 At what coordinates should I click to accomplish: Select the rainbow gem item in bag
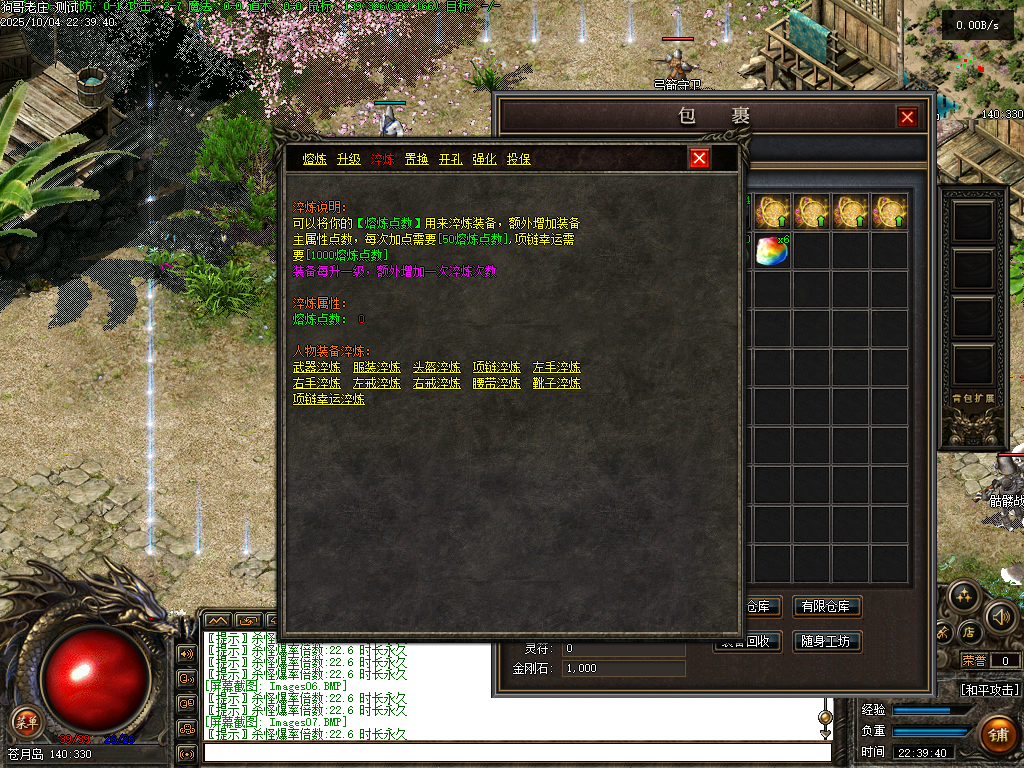tap(772, 250)
